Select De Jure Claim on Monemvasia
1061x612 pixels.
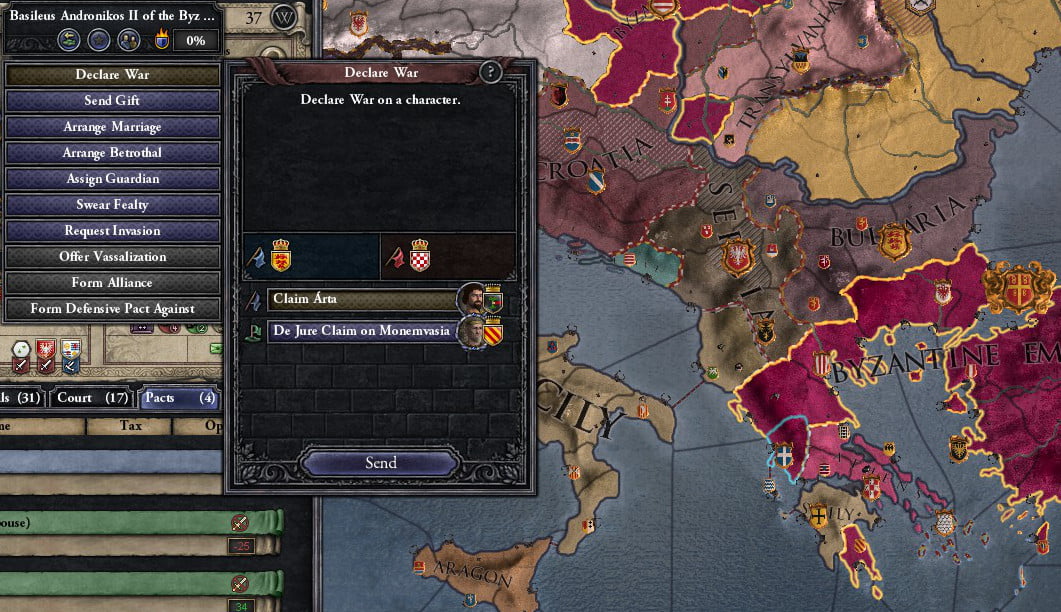tap(361, 331)
